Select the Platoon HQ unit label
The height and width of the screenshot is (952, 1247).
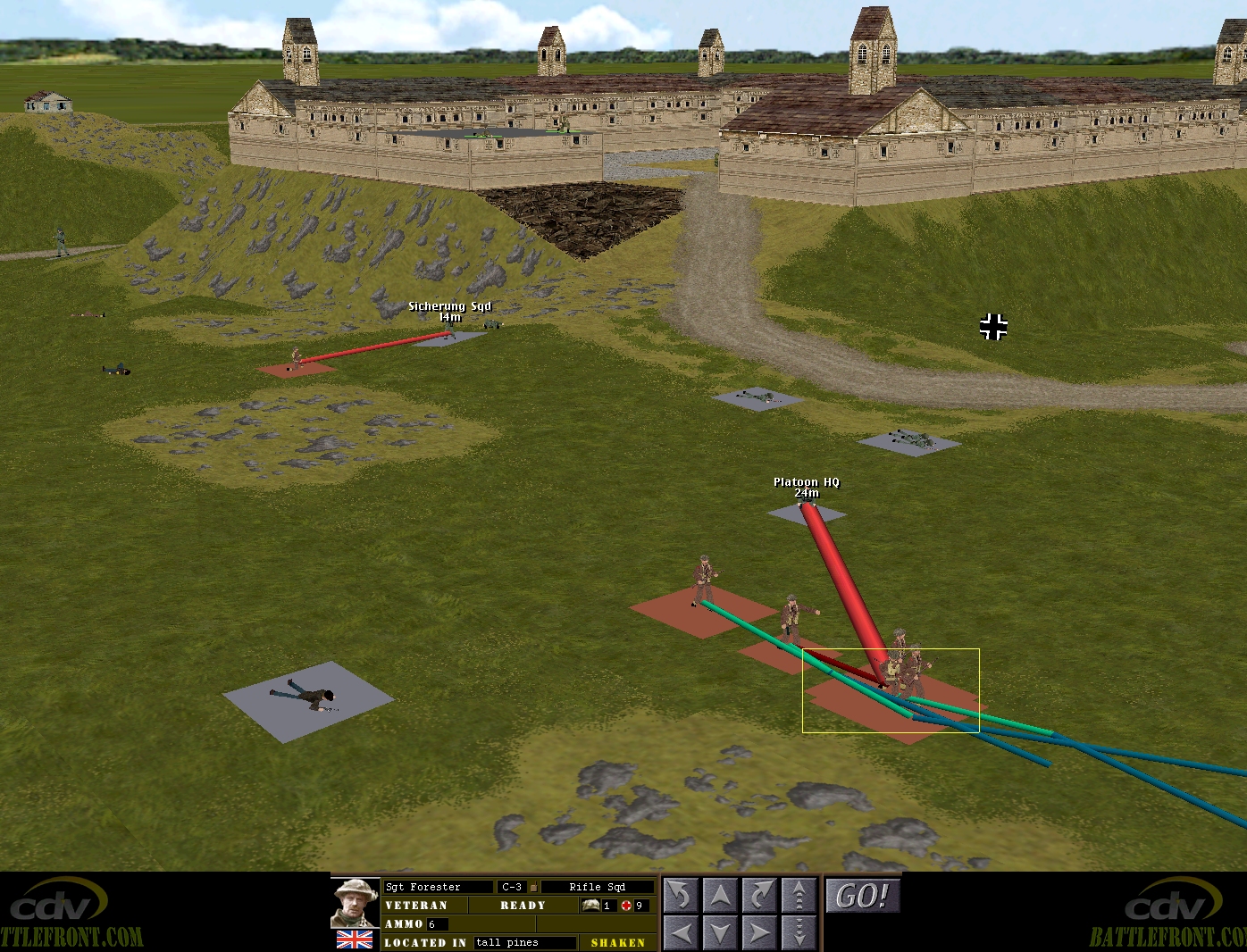pyautogui.click(x=807, y=482)
